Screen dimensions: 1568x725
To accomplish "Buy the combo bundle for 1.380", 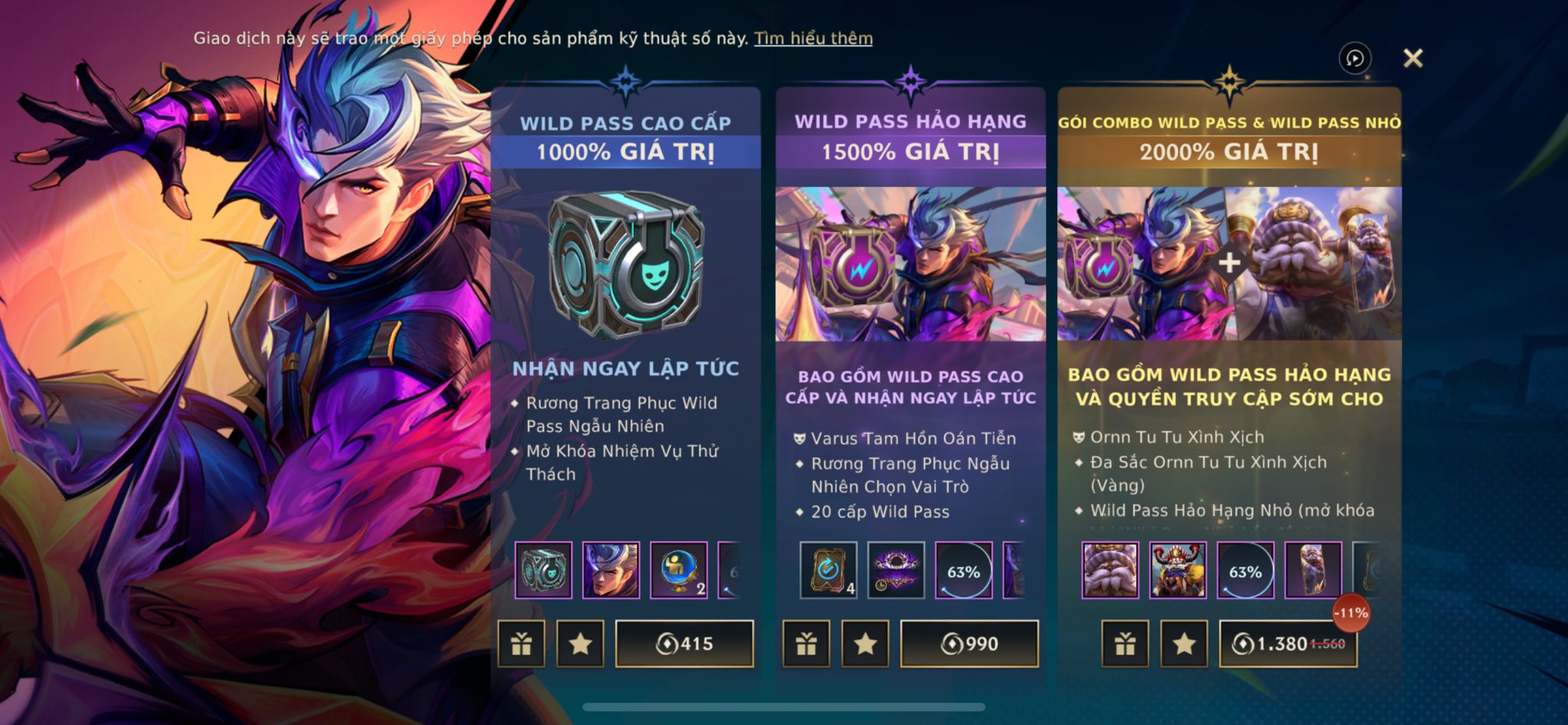I will pyautogui.click(x=1288, y=644).
